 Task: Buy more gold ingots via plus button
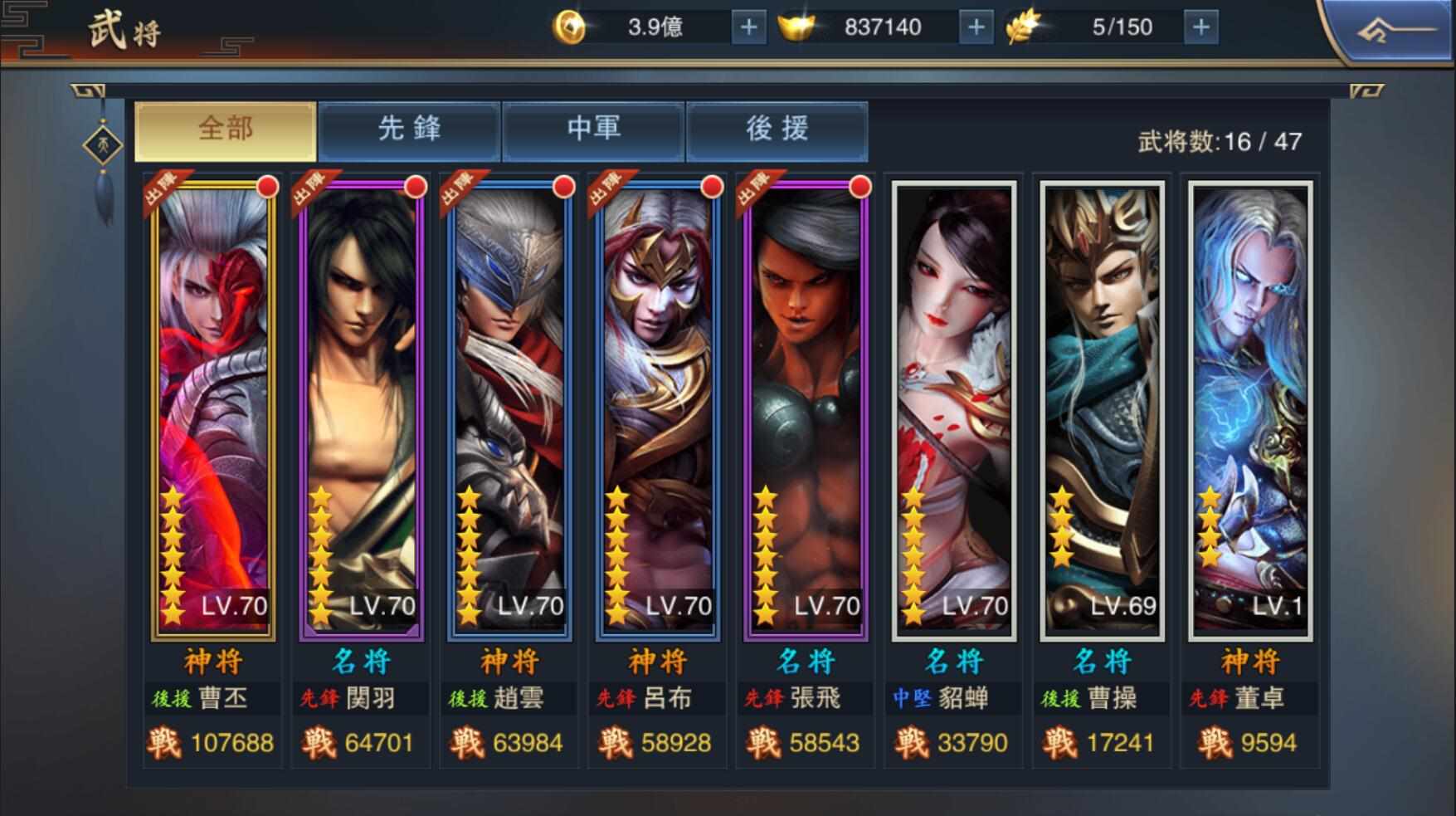[976, 27]
